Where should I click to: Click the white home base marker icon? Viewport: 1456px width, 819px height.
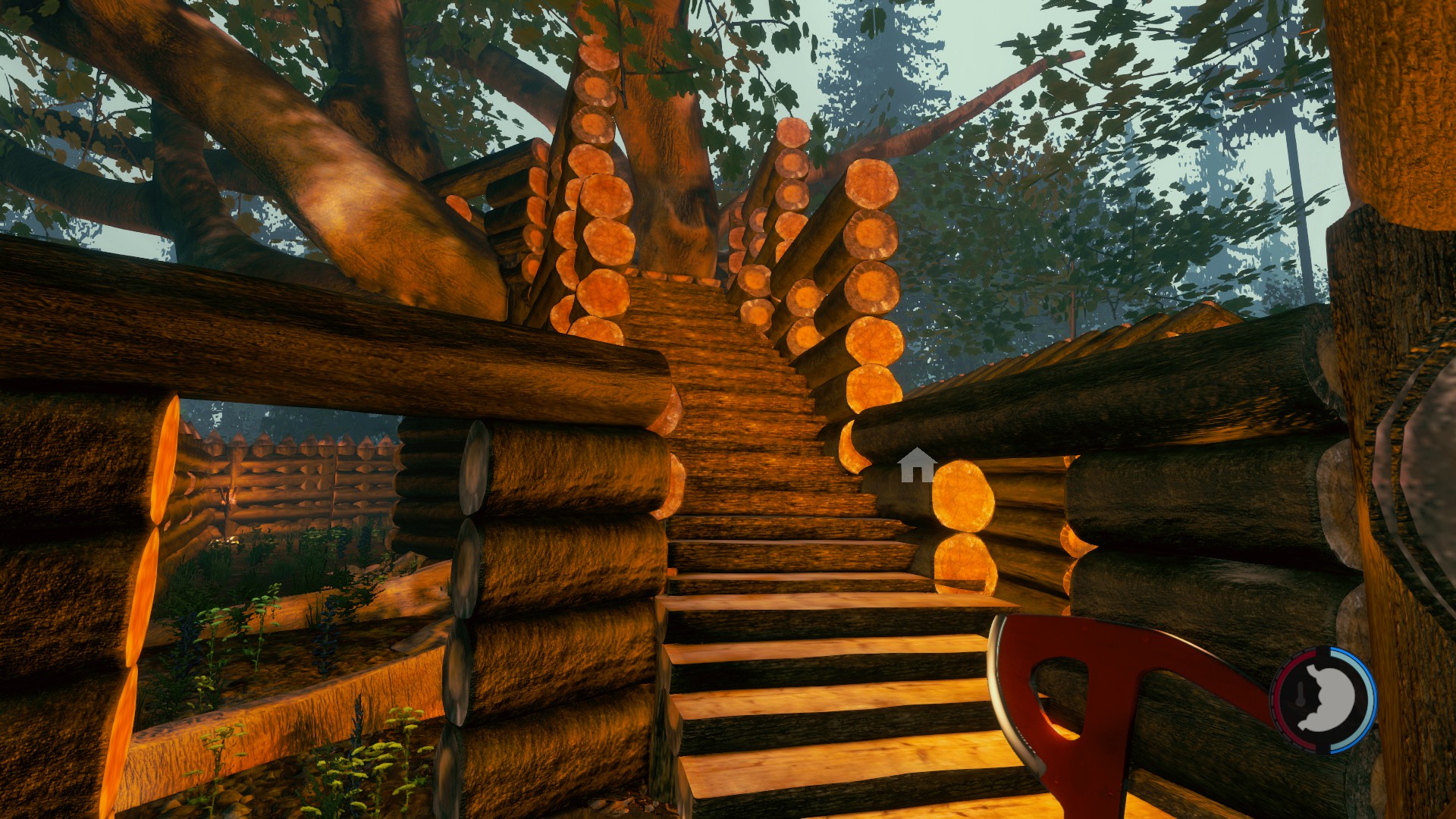(x=917, y=466)
